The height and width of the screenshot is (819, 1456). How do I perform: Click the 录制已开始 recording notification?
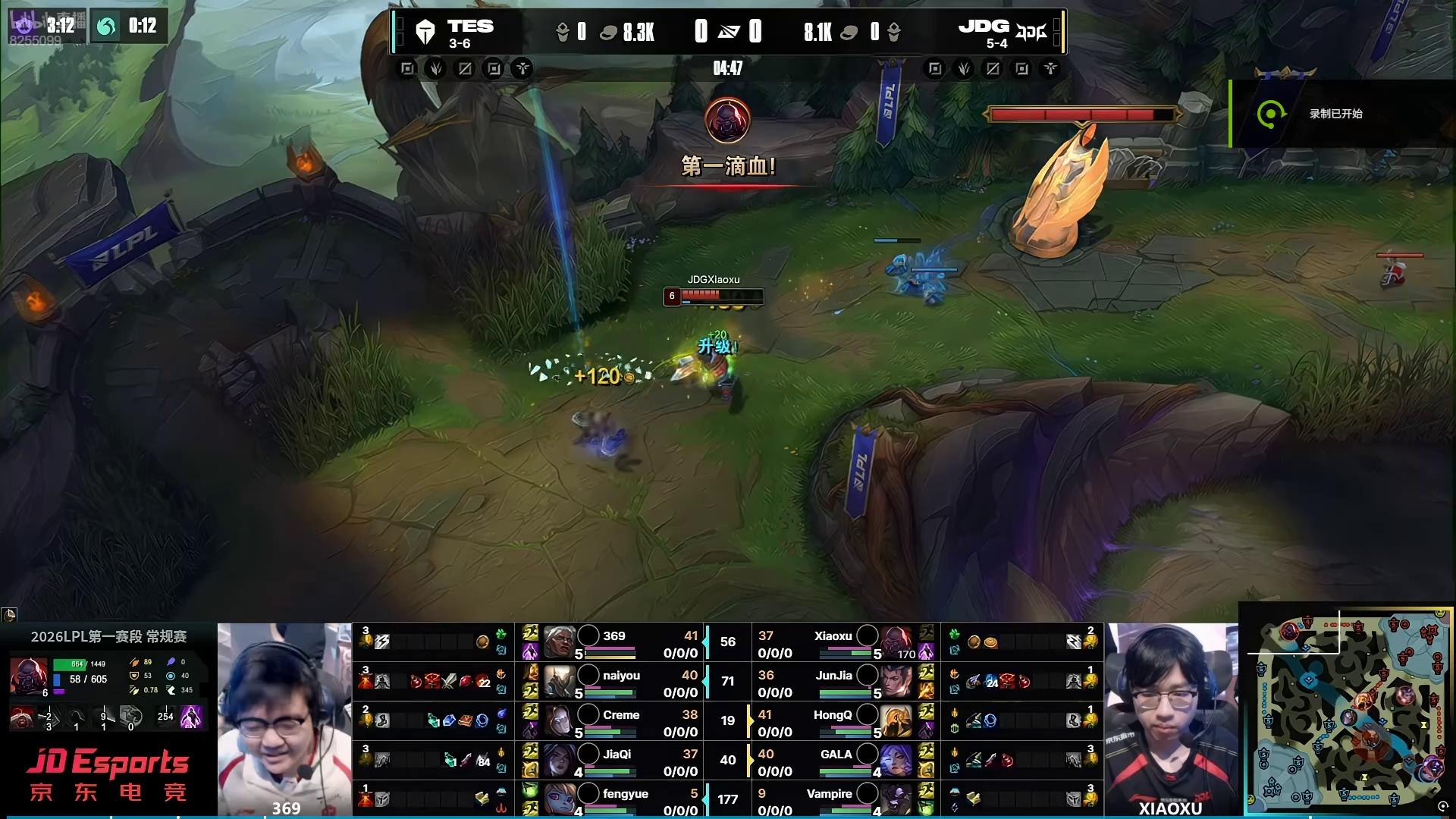1335,114
